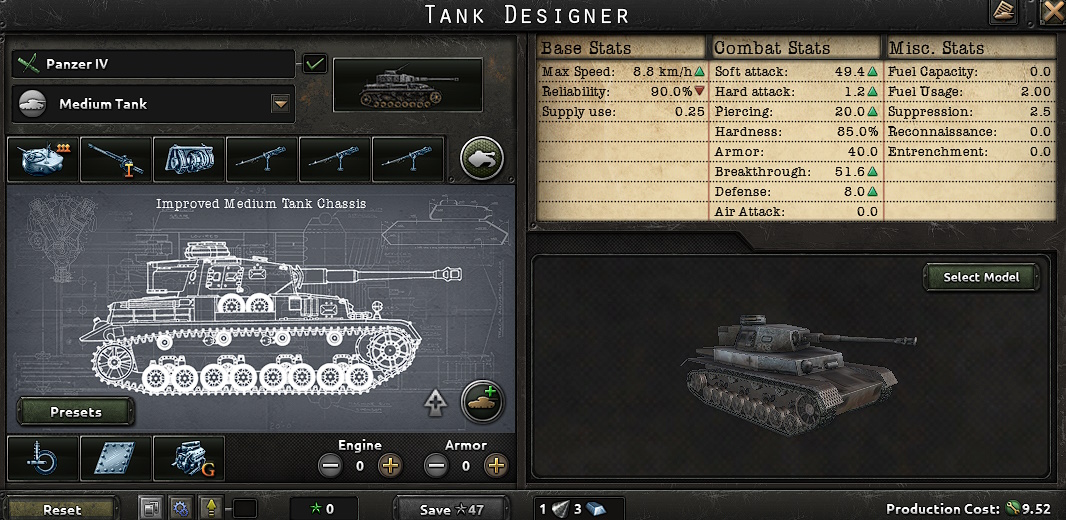Click the round add-tank-variant button
Image resolution: width=1066 pixels, height=520 pixels.
482,402
